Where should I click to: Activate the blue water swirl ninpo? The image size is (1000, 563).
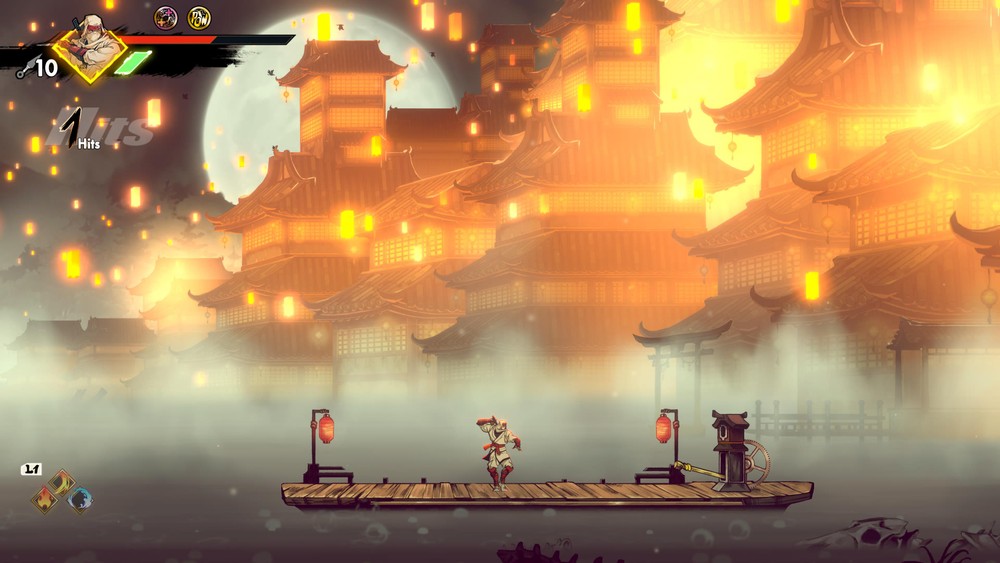coord(80,498)
